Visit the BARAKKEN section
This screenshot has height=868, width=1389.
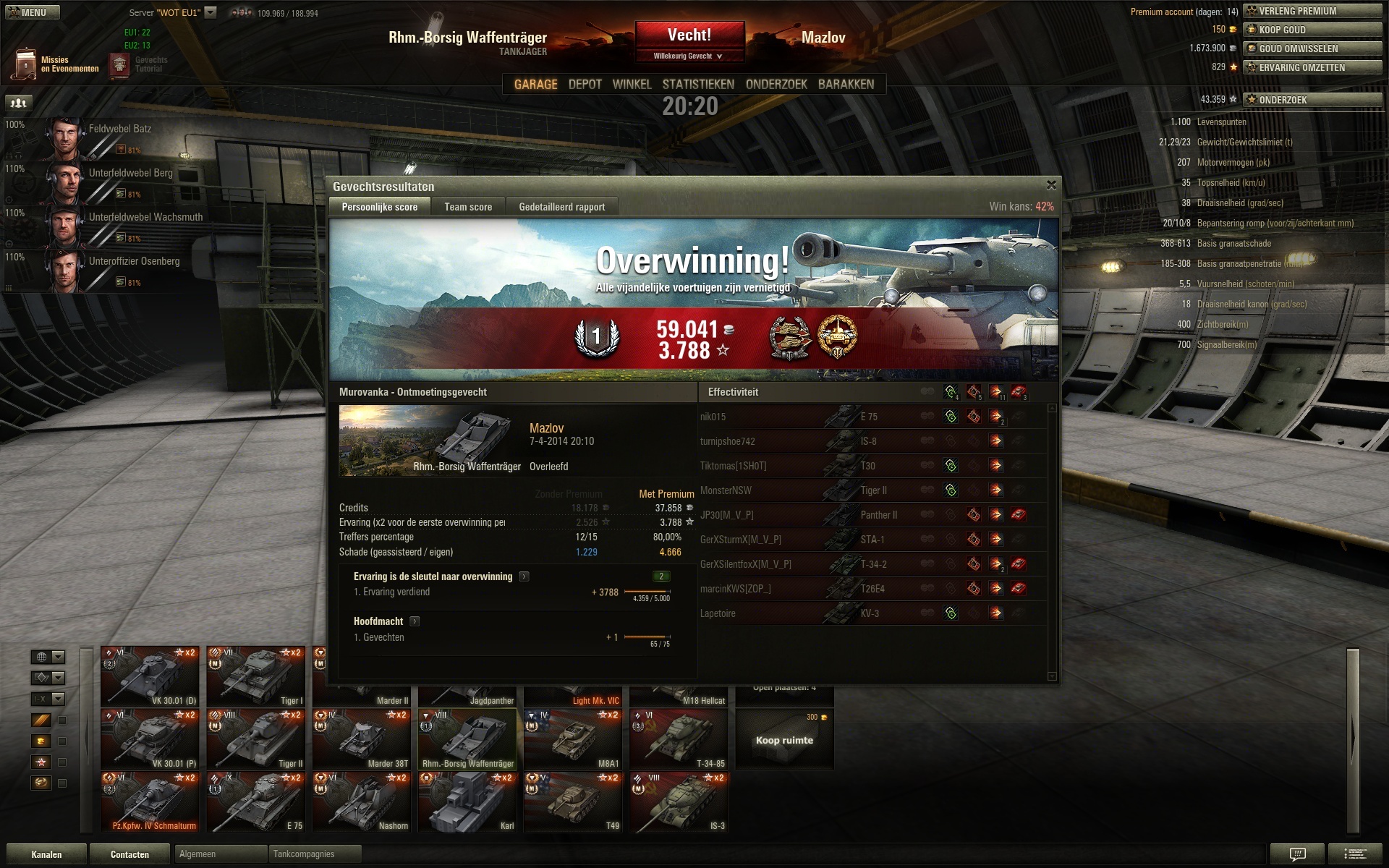846,85
